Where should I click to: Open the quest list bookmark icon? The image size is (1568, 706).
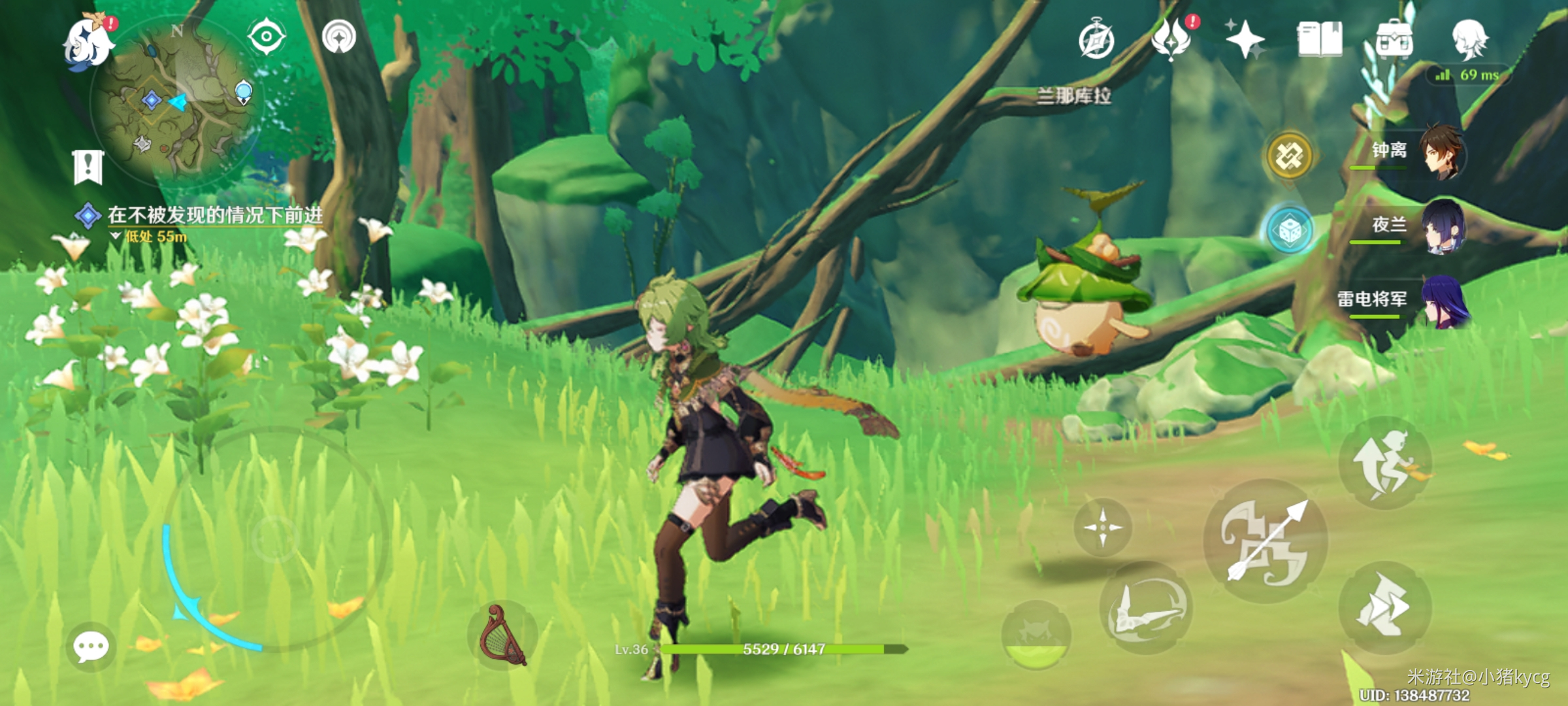[x=88, y=167]
